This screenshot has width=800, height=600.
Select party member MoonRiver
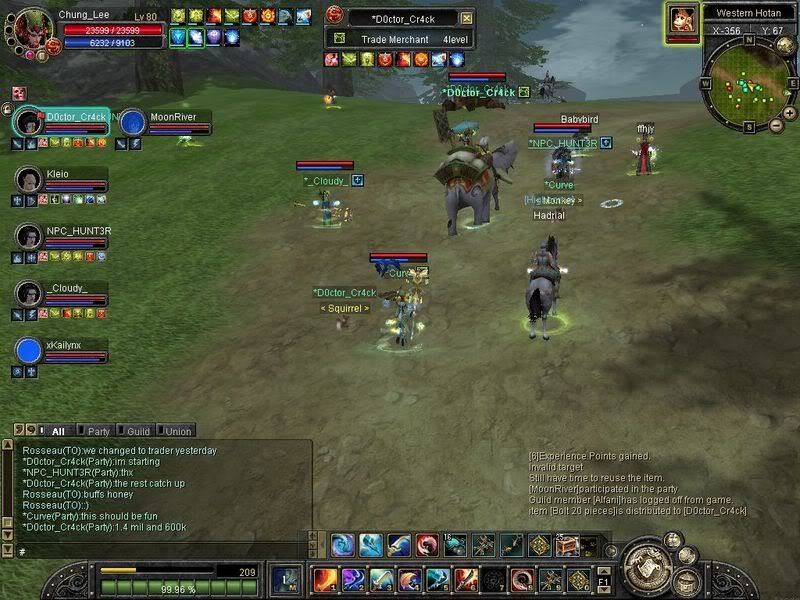click(x=133, y=123)
